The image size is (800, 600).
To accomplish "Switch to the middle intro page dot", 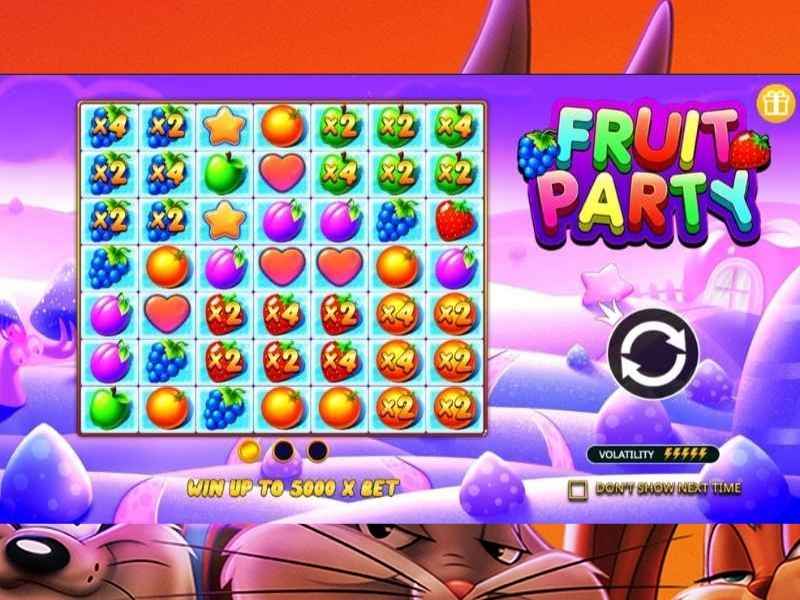I will coord(284,450).
